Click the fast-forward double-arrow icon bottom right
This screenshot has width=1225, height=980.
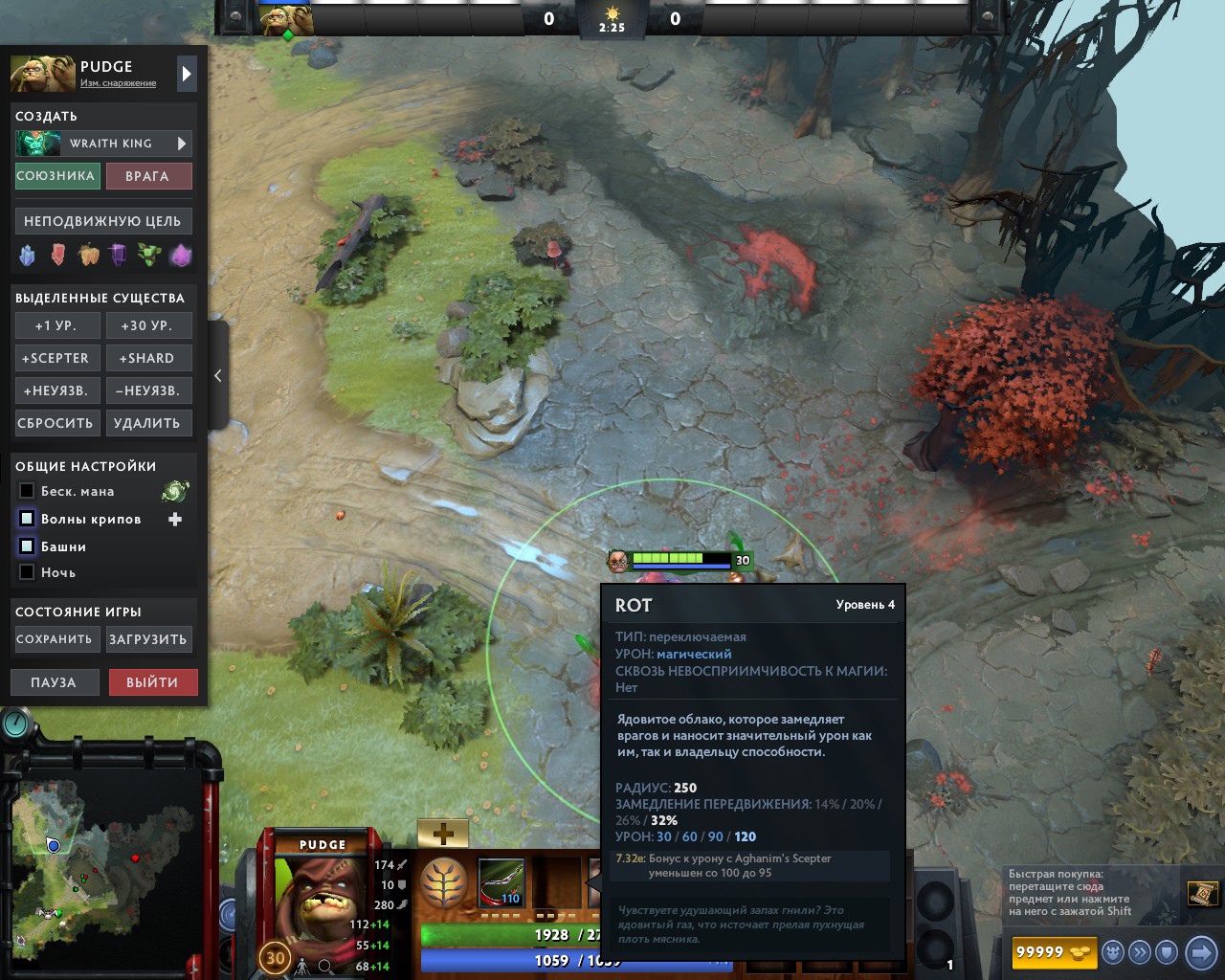click(1138, 952)
